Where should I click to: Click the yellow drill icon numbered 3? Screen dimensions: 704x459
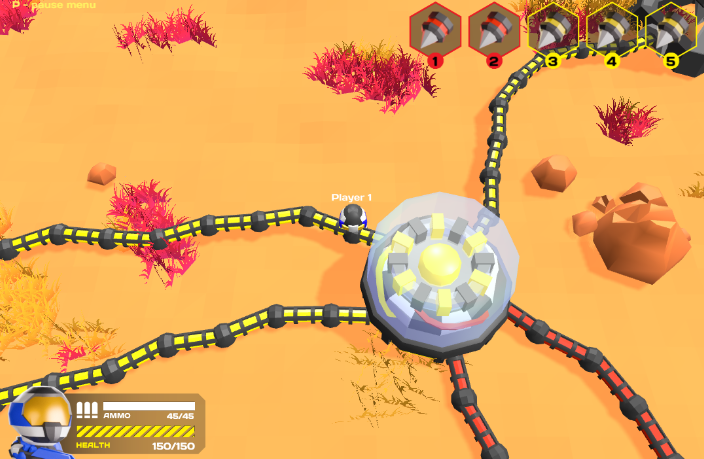pyautogui.click(x=553, y=30)
